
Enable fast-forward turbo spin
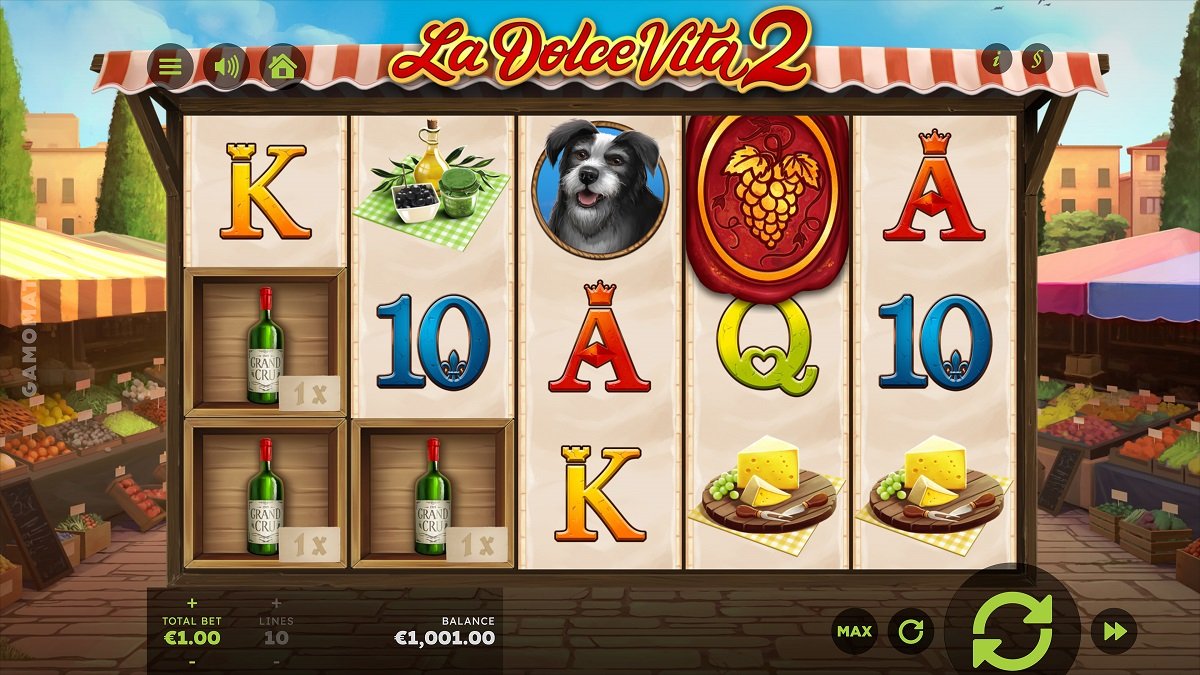click(1114, 631)
